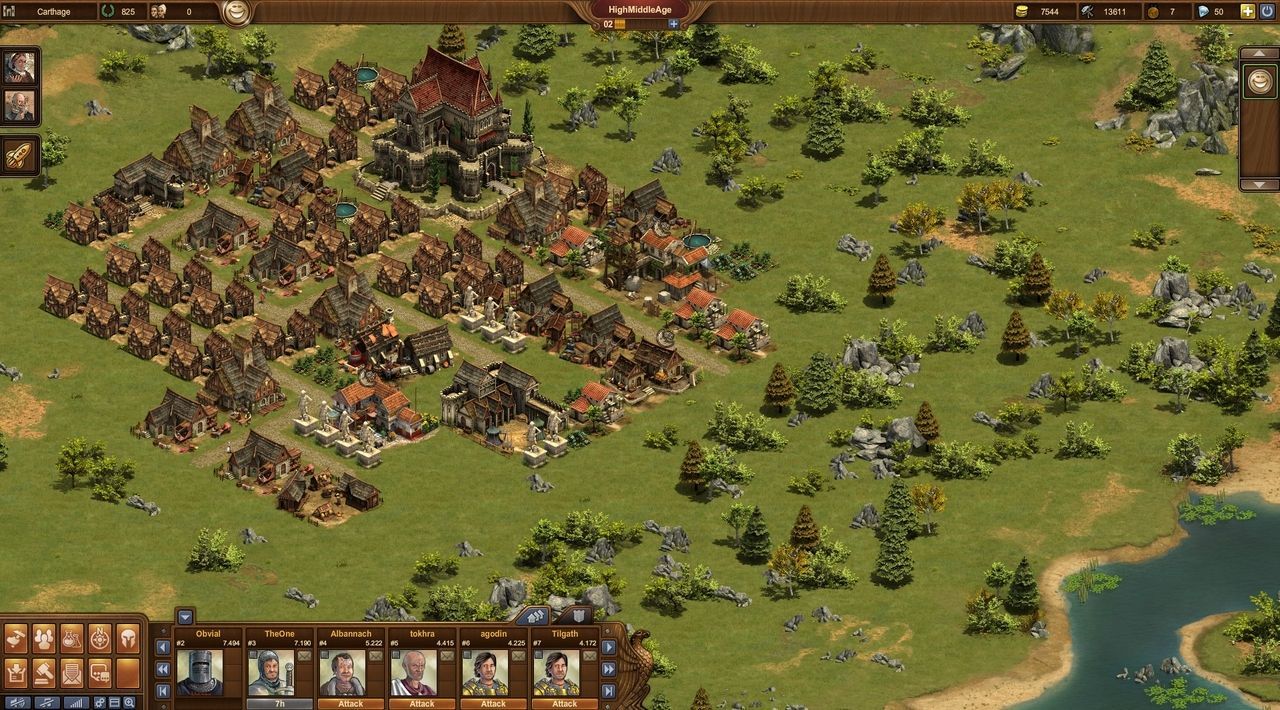Click the gold plus button to buy diamonds
Viewport: 1280px width, 710px height.
tap(1247, 11)
